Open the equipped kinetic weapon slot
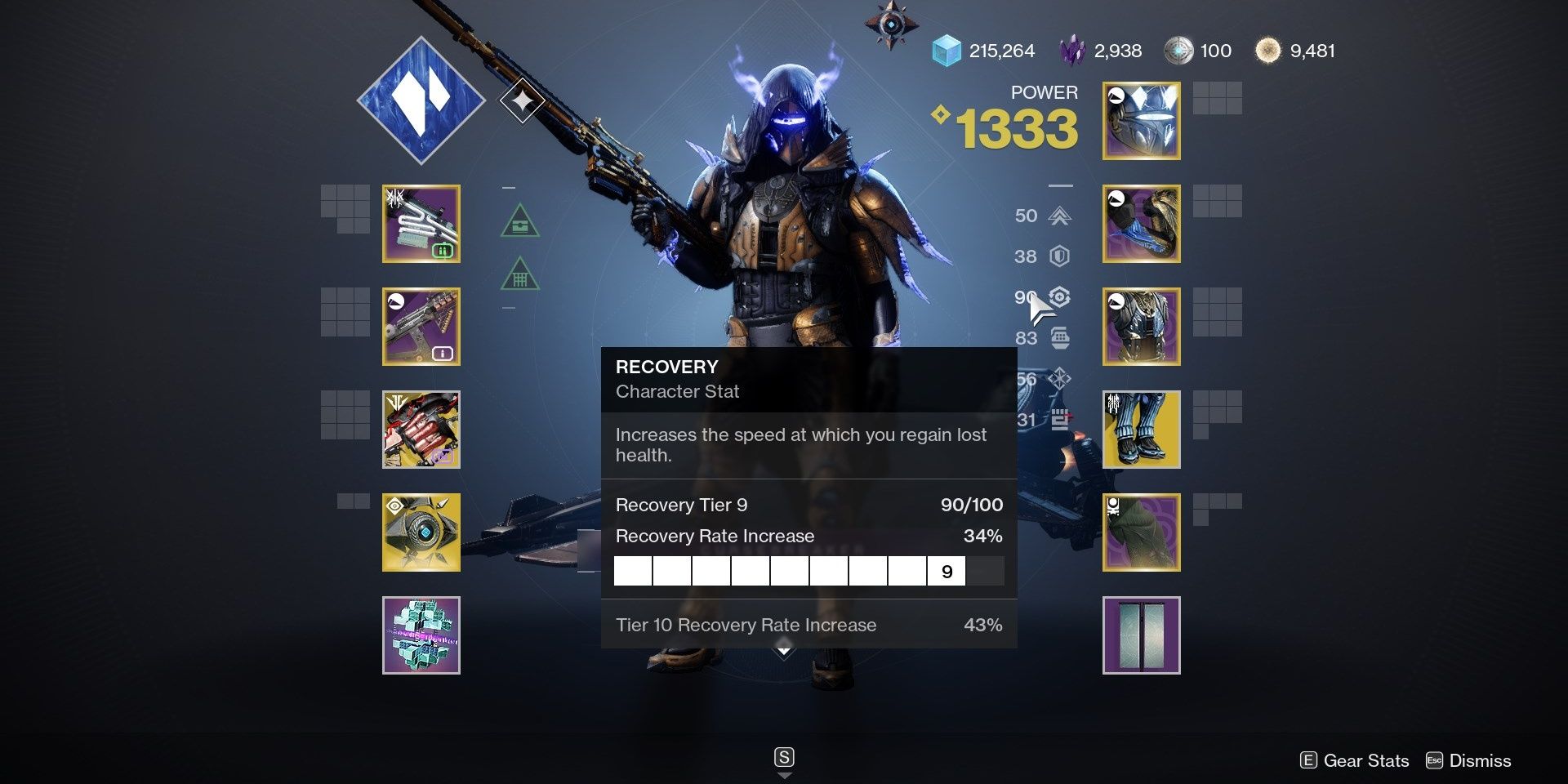The width and height of the screenshot is (1568, 784). point(421,224)
